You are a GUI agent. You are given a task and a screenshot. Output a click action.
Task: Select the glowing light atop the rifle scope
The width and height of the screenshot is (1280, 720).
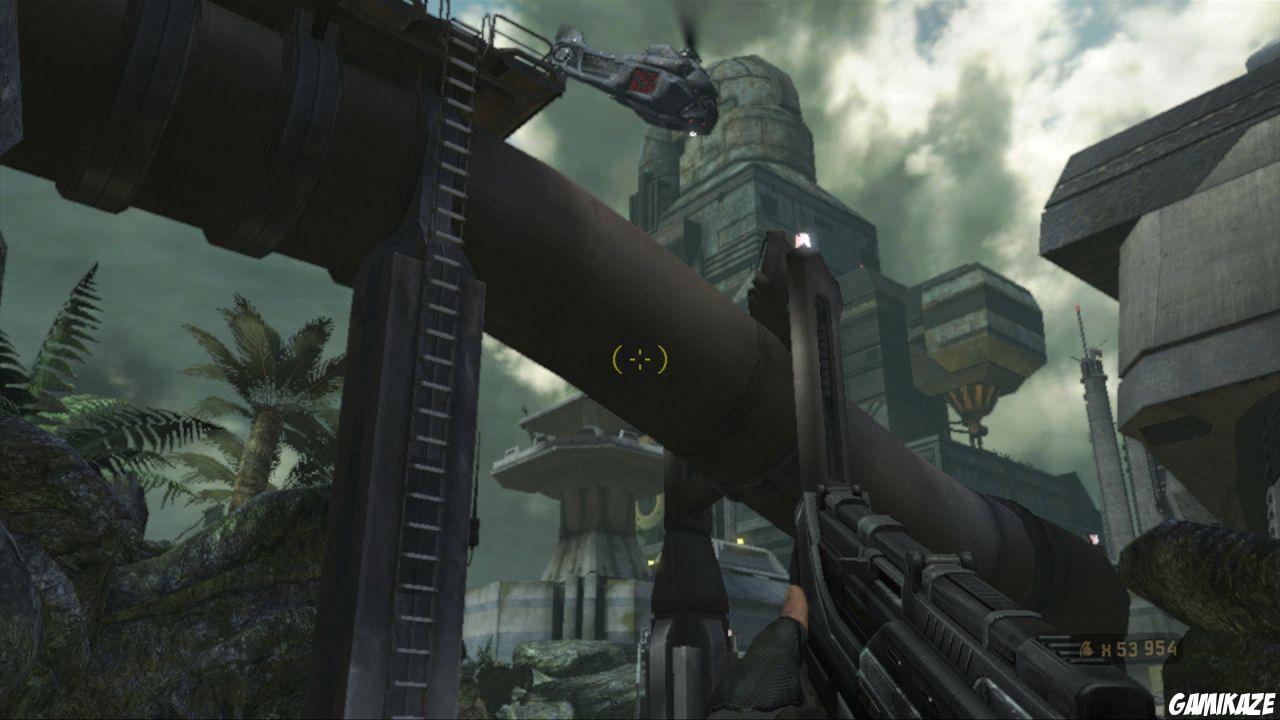[803, 238]
